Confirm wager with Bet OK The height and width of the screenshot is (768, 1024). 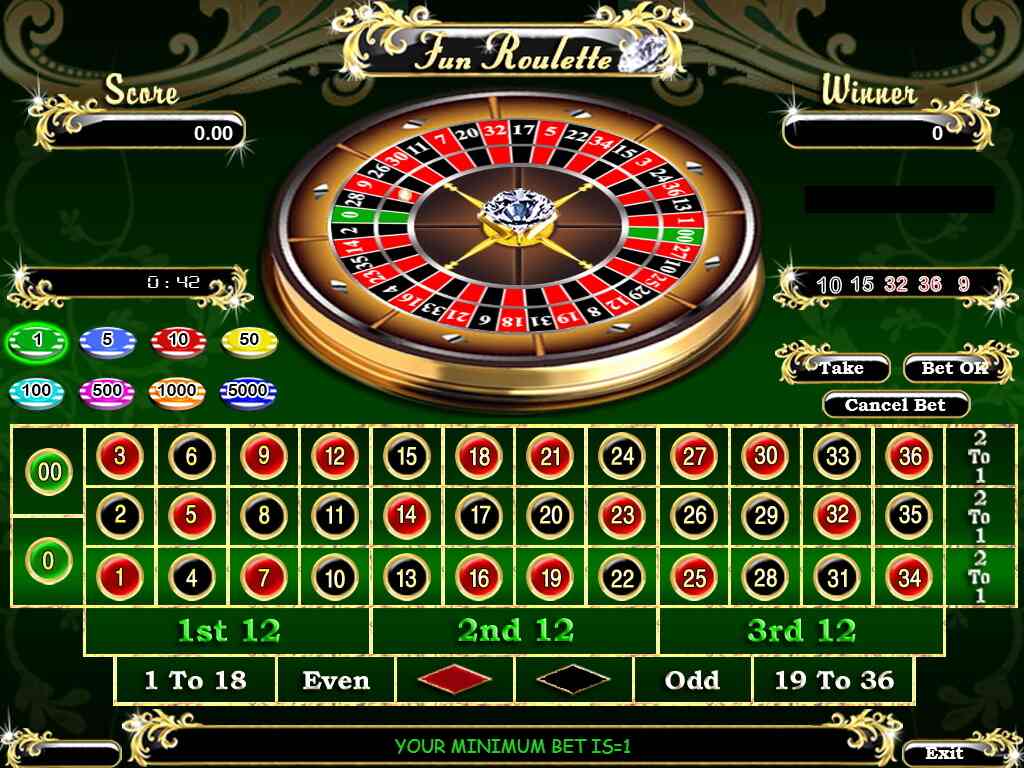click(952, 368)
